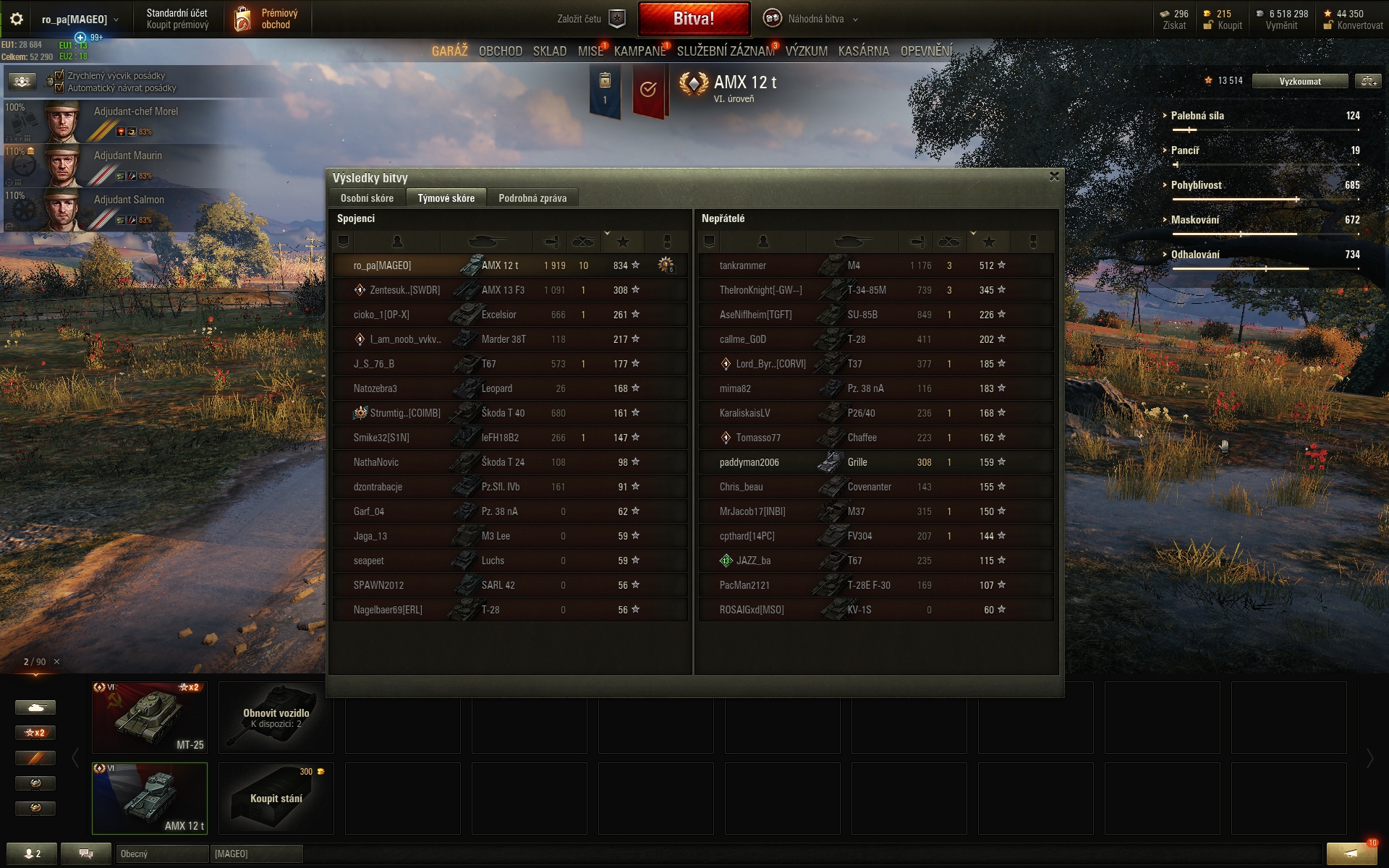1389x868 pixels.
Task: Open the Prémiový obchod premium shop
Action: pyautogui.click(x=267, y=19)
